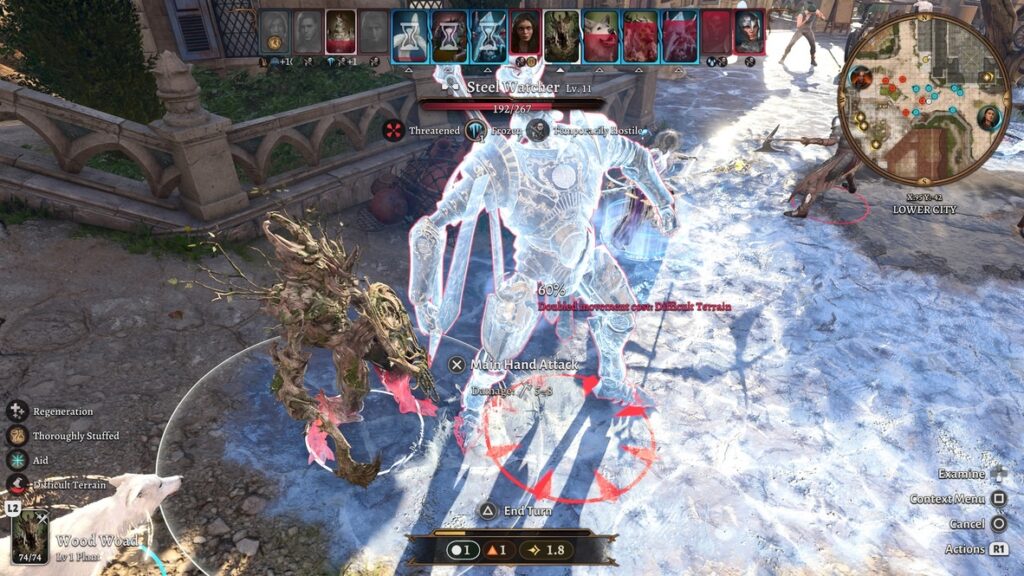Select the red-haired woman's turn order portrait

coord(525,33)
